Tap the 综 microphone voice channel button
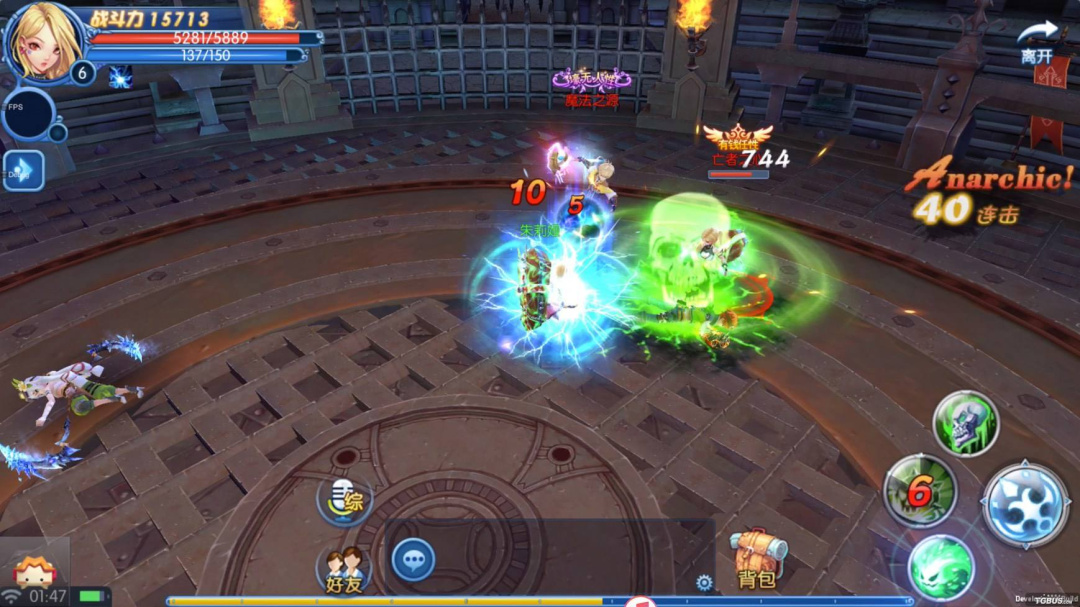Screen dimensions: 1080x607 click(345, 500)
